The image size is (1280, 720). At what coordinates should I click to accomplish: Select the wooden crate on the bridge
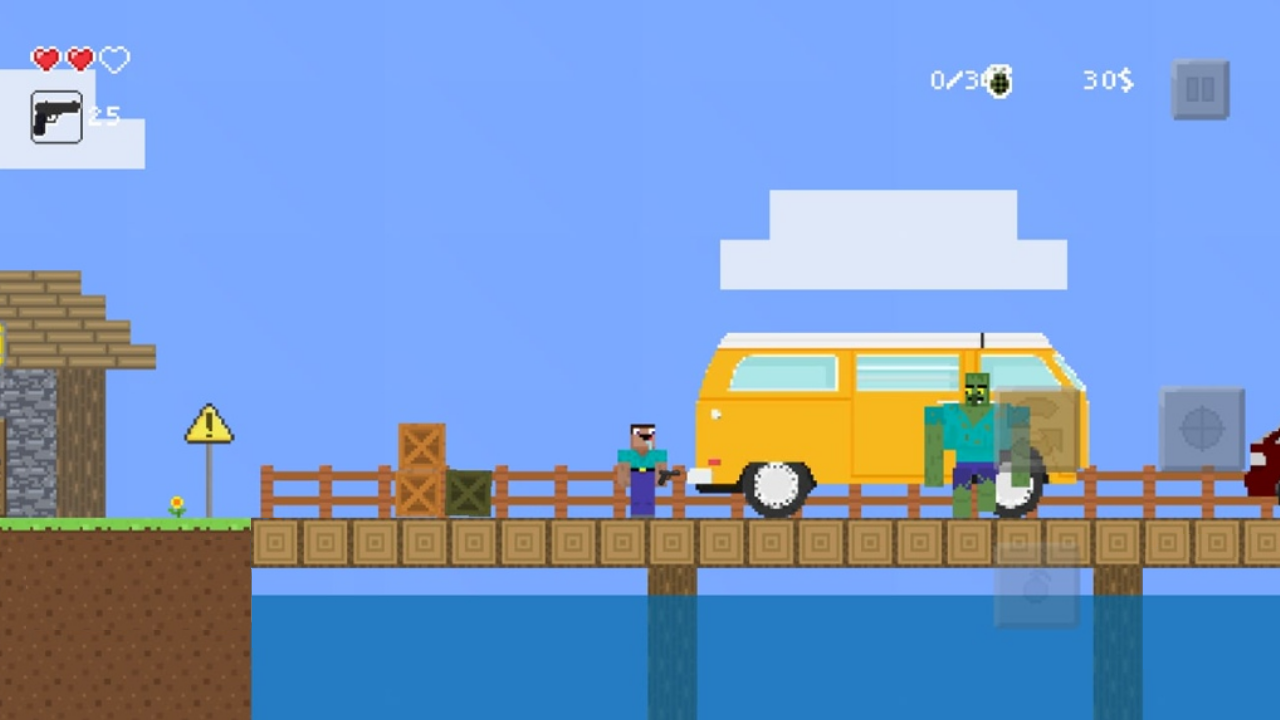tap(422, 445)
